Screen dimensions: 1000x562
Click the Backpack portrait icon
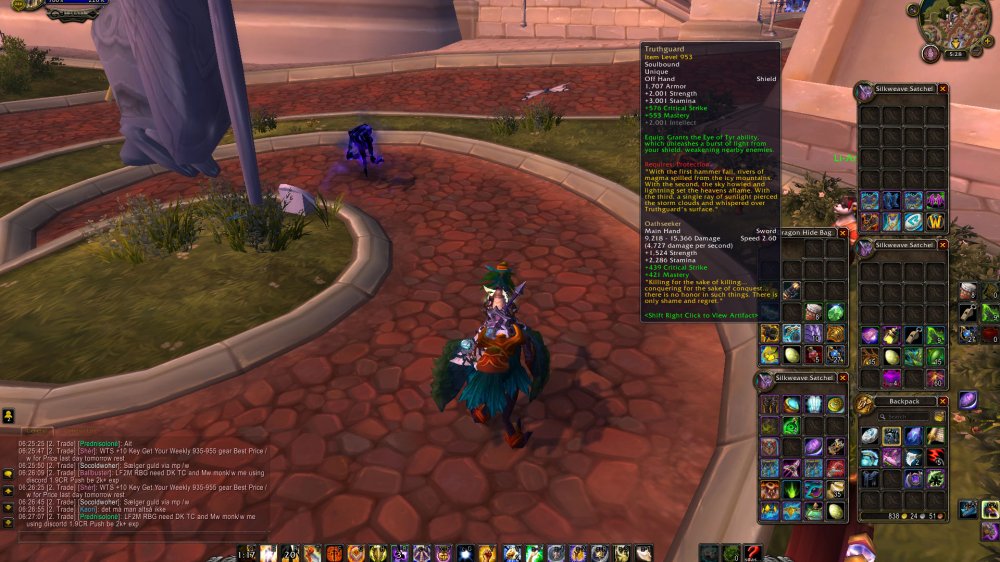tap(864, 404)
